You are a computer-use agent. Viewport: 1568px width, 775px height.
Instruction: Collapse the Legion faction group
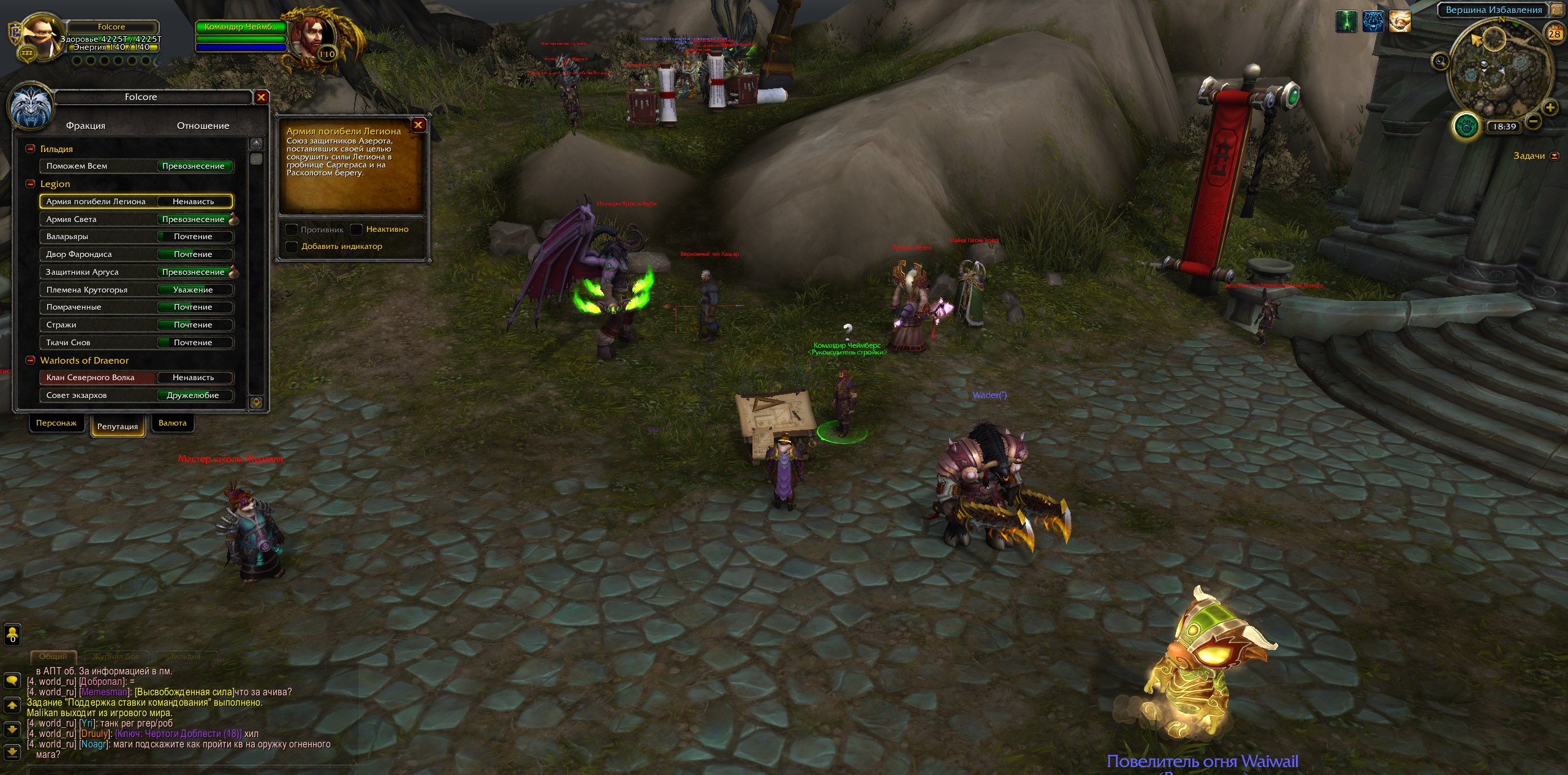click(x=30, y=184)
